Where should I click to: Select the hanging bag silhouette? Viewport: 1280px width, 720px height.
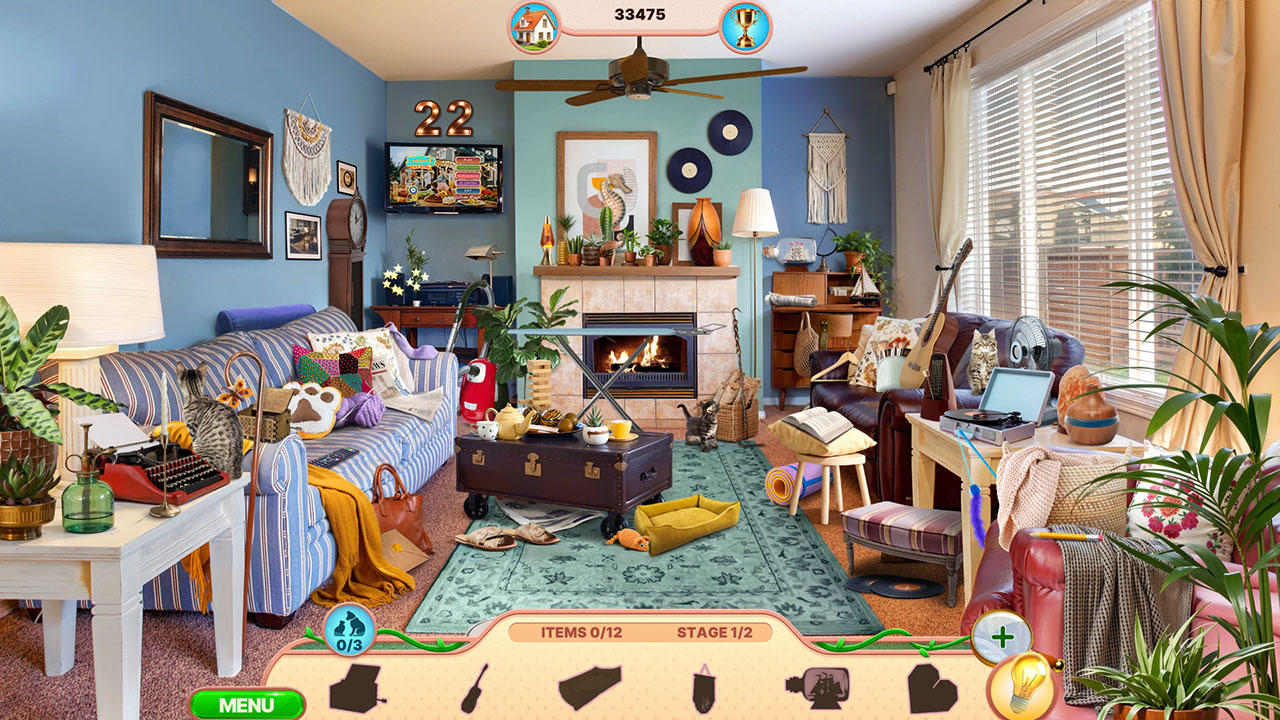click(x=703, y=690)
